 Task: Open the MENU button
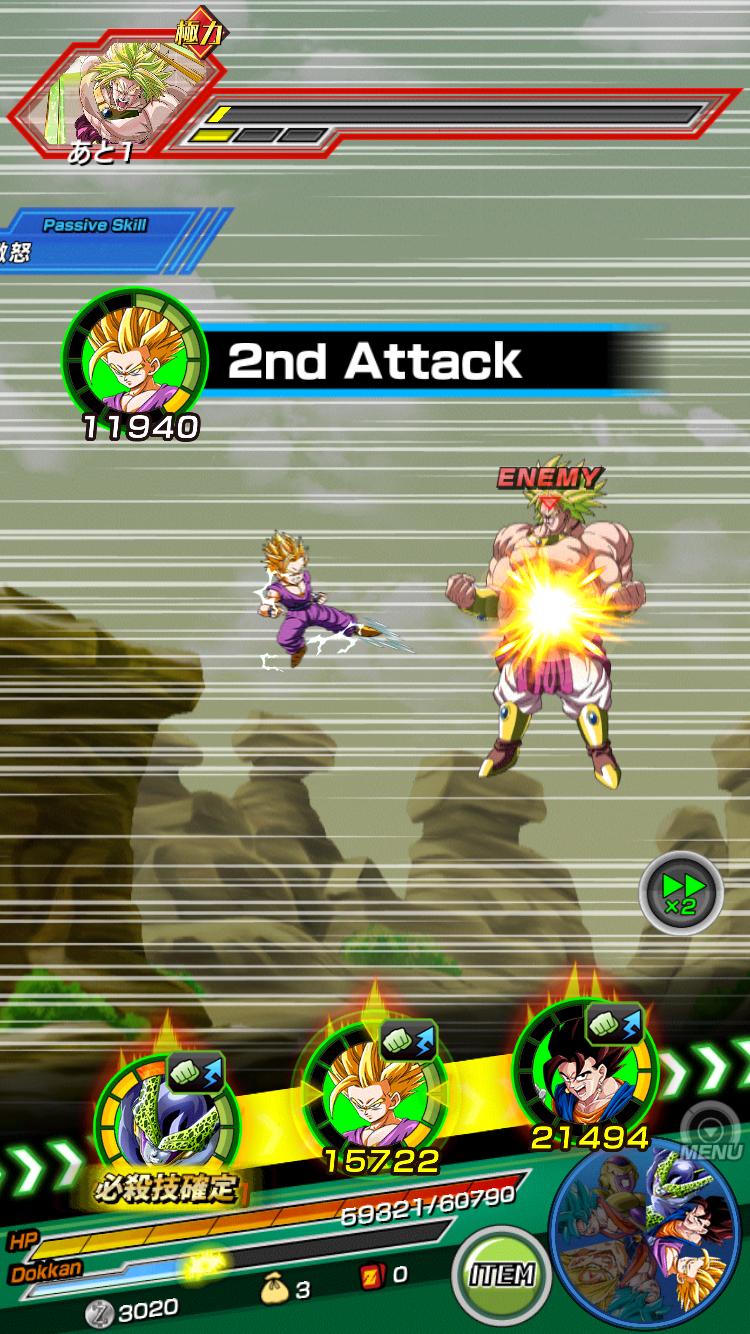(x=711, y=1135)
